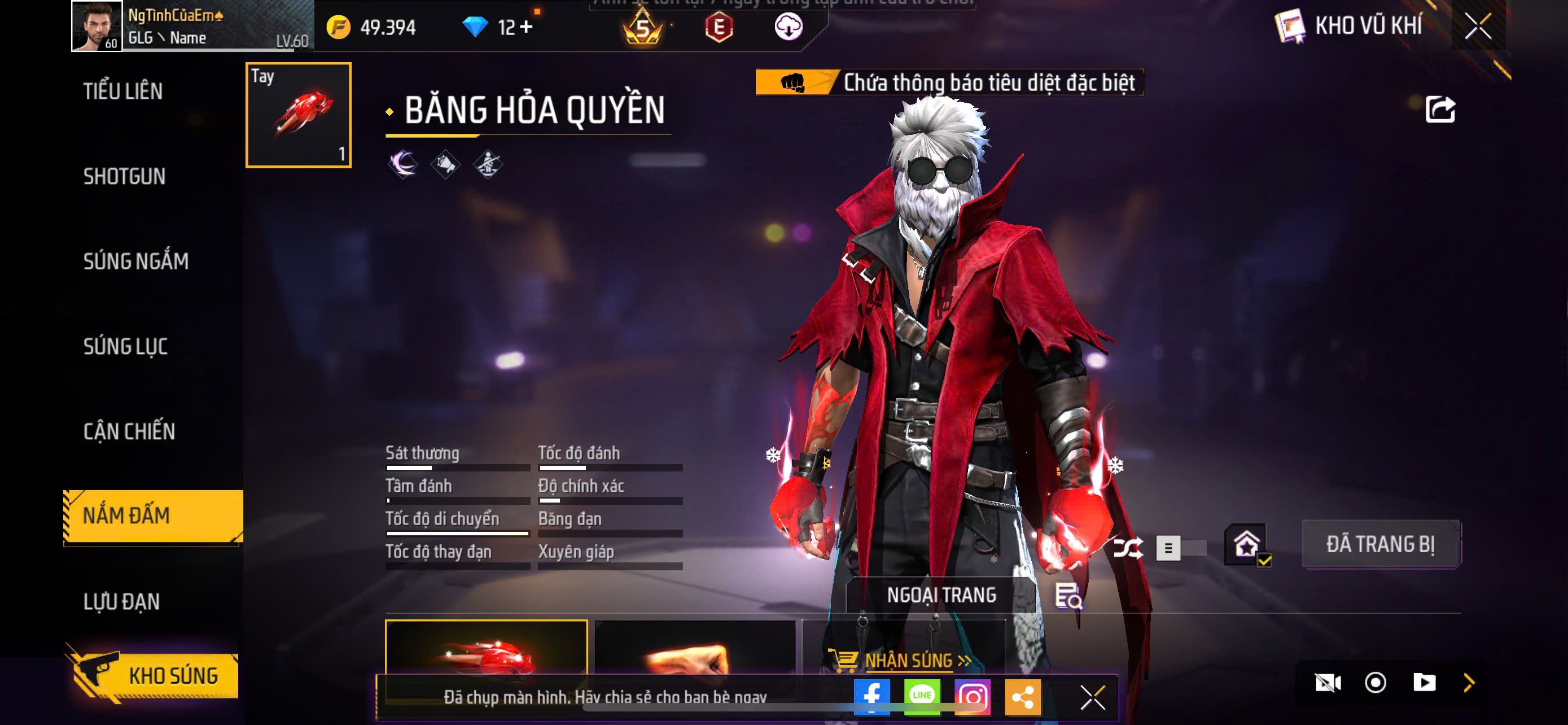Open the SÚNG NGẮM category
The image size is (1568, 725).
point(135,261)
